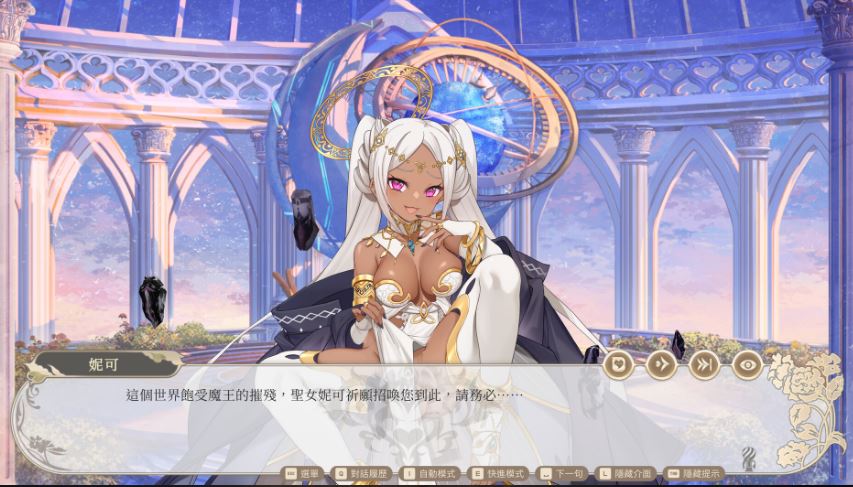Click the heart speech-bubble round button
Image resolution: width=853 pixels, height=487 pixels.
(x=616, y=365)
